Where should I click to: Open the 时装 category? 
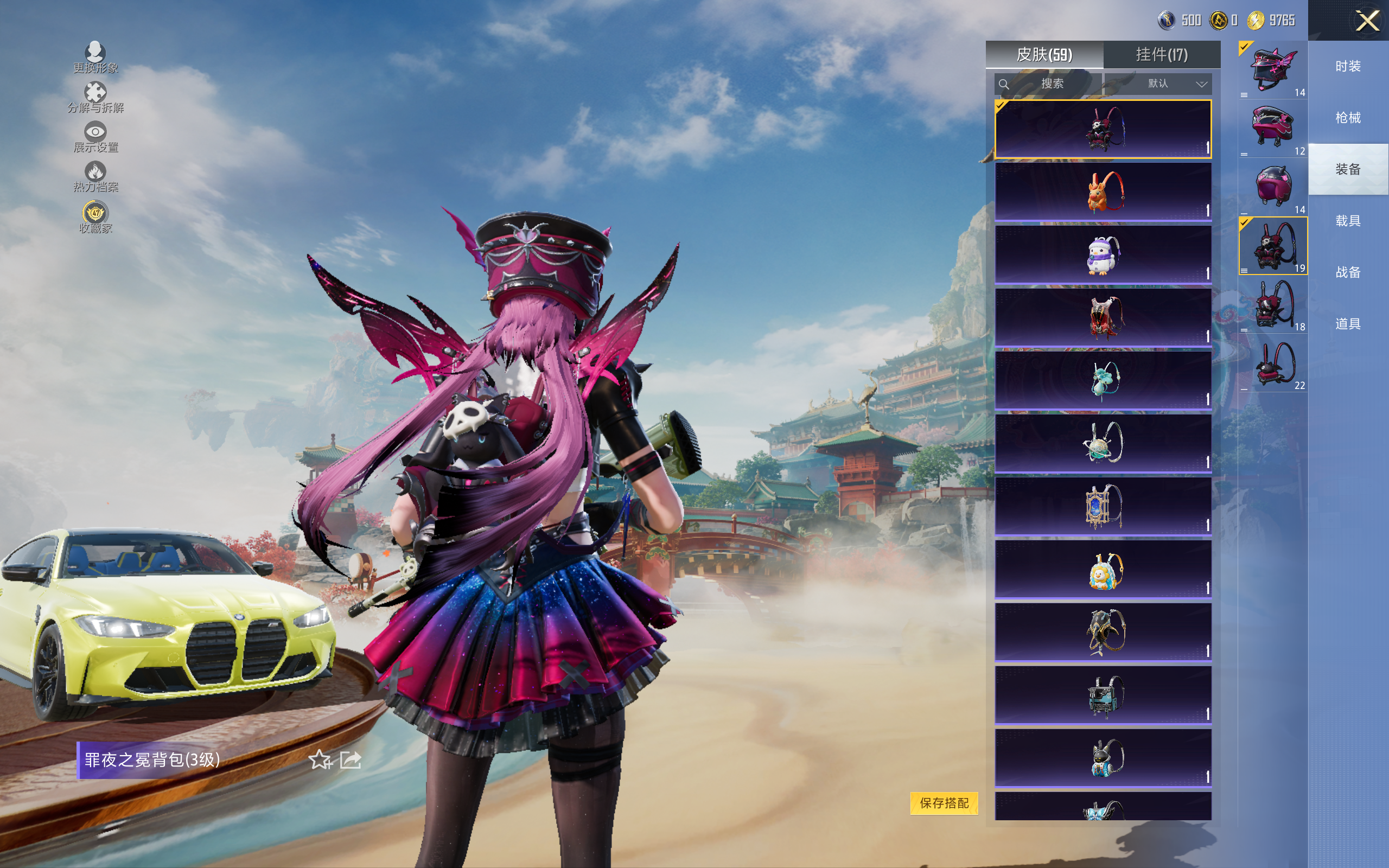[1348, 67]
